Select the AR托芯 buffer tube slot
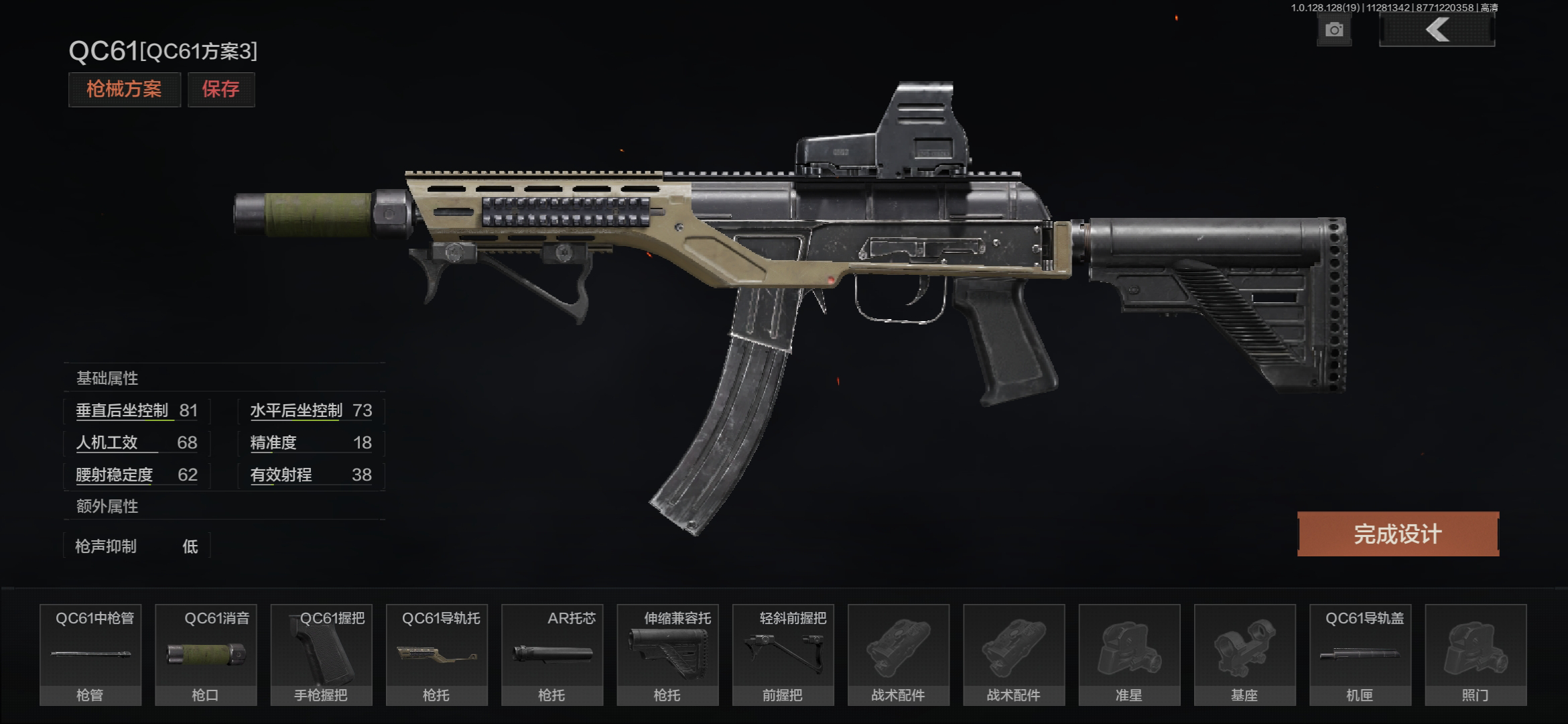The height and width of the screenshot is (724, 1568). coord(552,654)
